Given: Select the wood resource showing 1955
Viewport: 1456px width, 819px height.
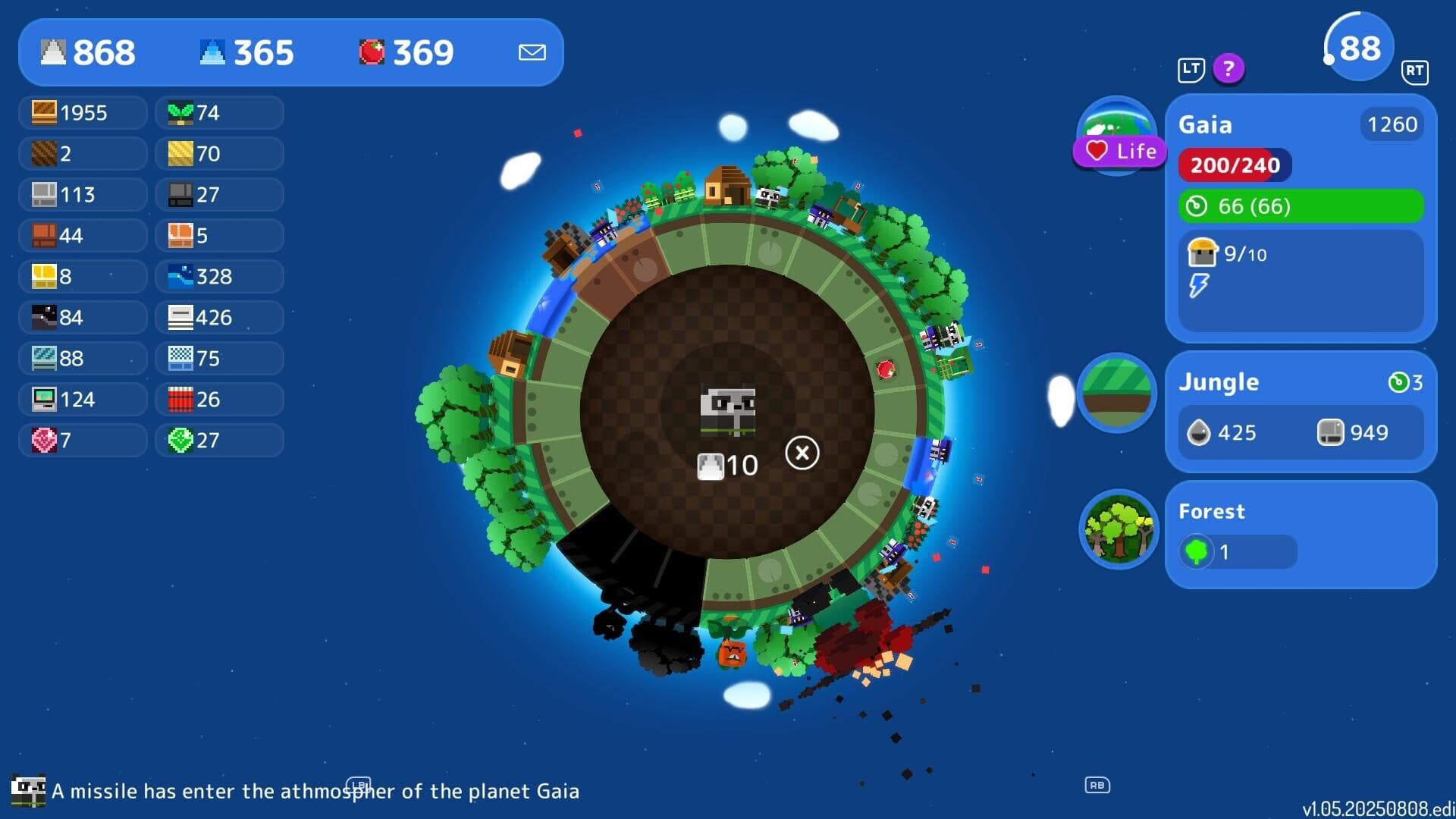Looking at the screenshot, I should pyautogui.click(x=82, y=113).
